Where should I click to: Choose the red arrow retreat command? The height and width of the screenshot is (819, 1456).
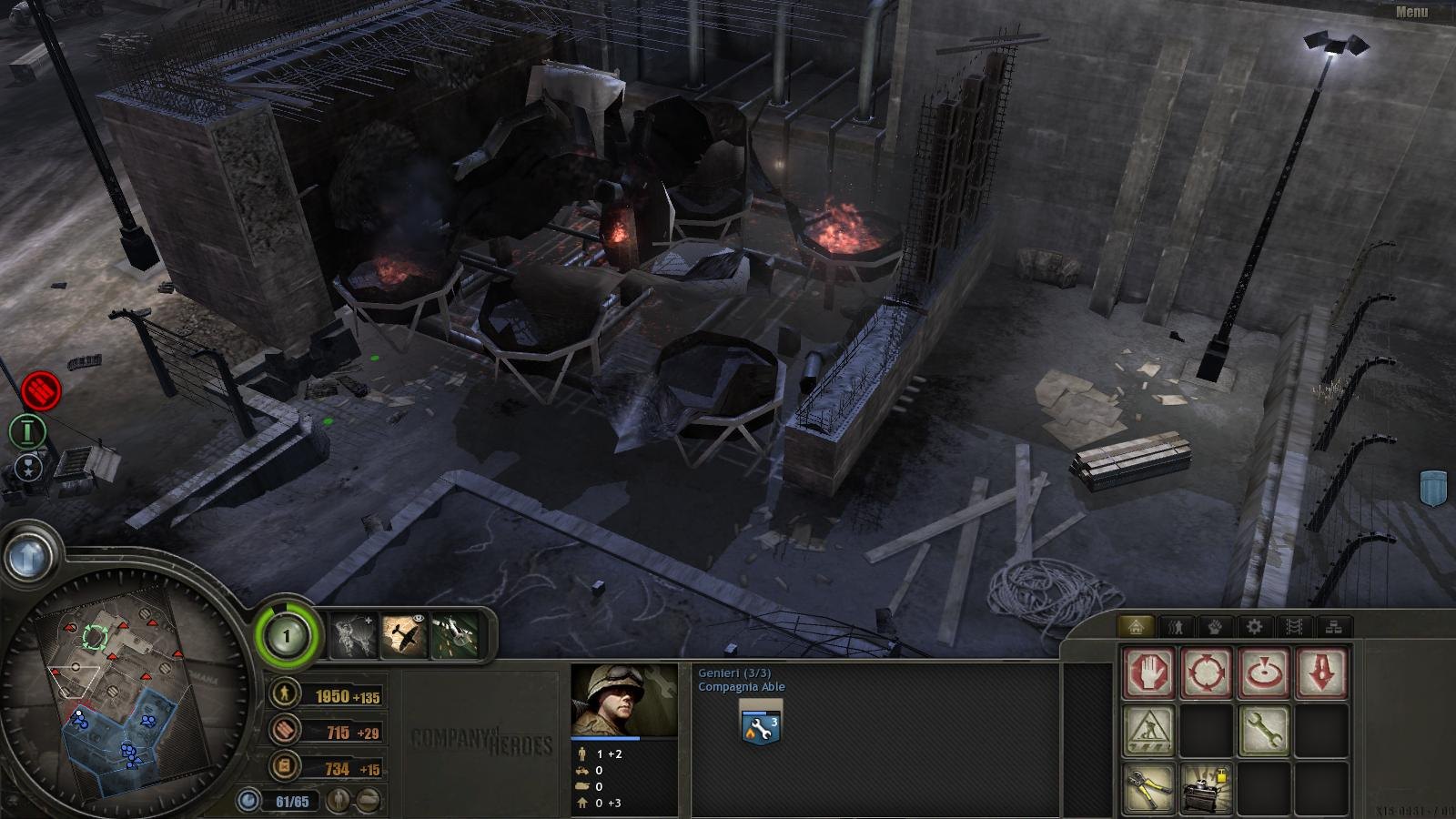point(1321,673)
